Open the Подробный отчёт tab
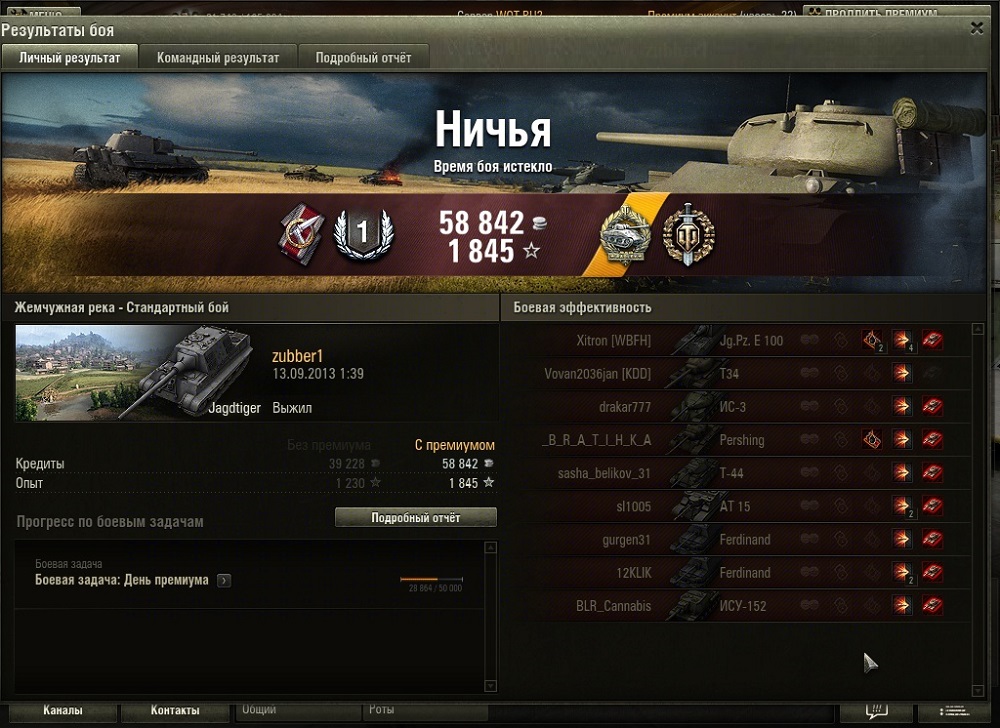Viewport: 1000px width, 728px height. (x=363, y=58)
